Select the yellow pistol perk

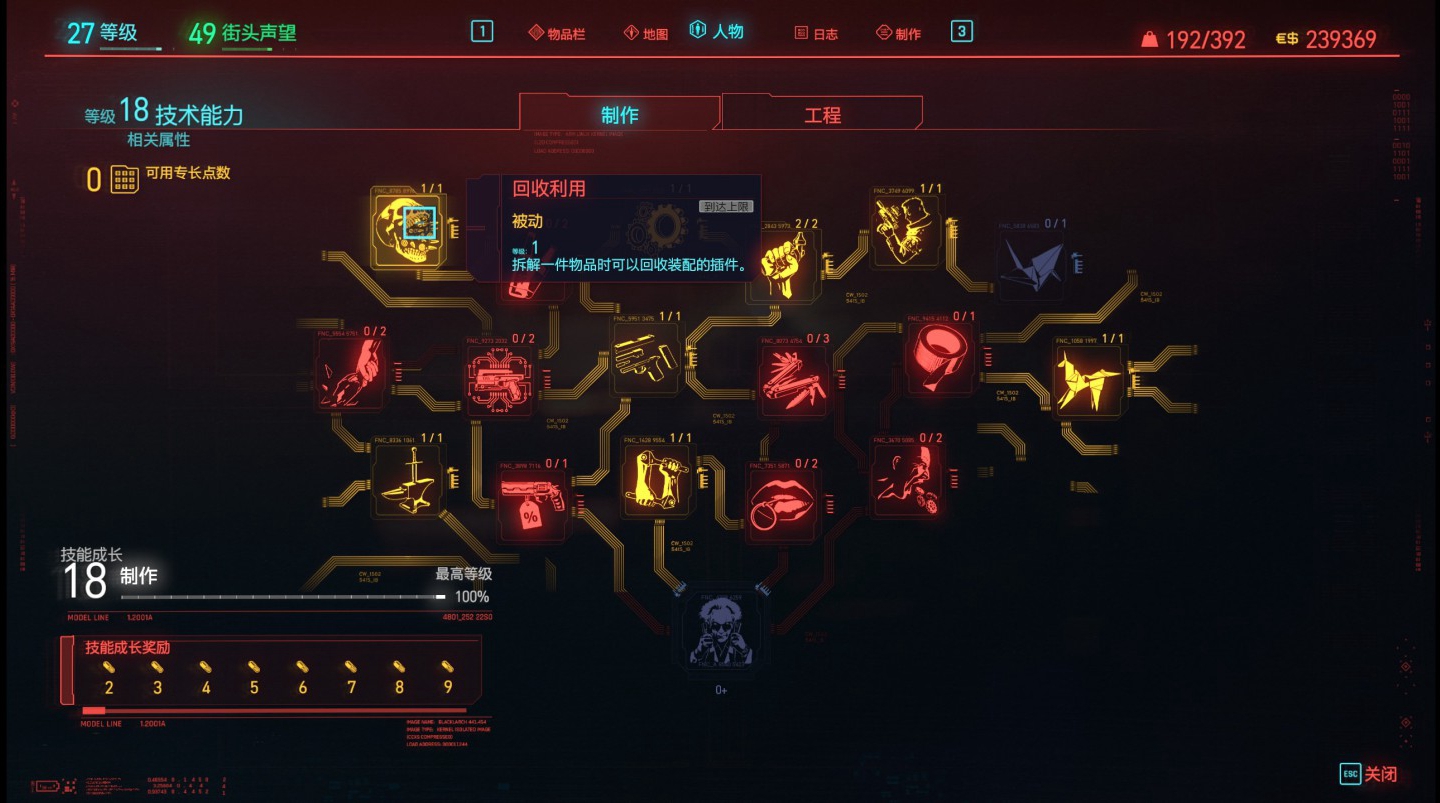645,359
